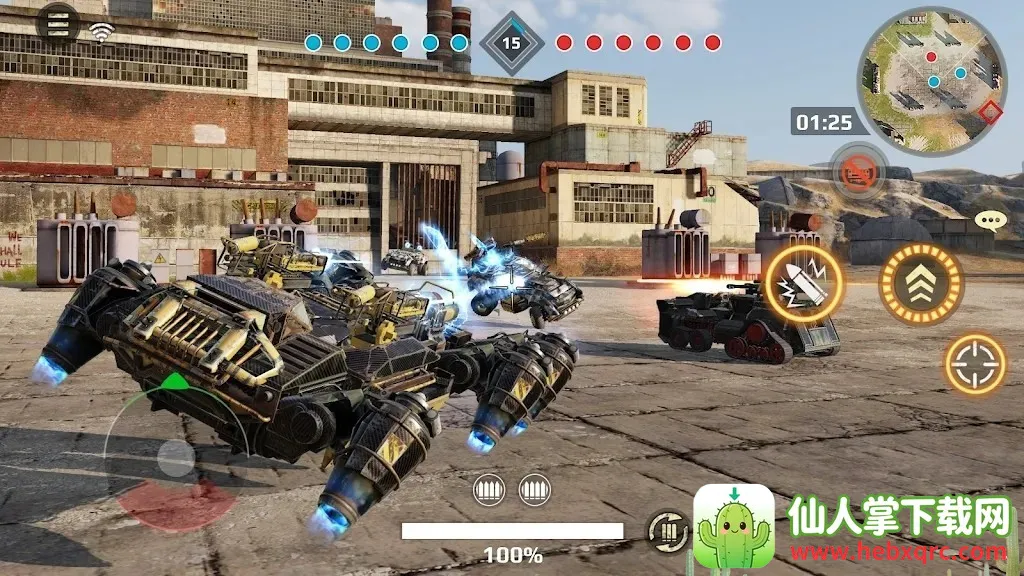This screenshot has height=576, width=1024.
Task: Tap the reload ammo button
Action: (666, 529)
